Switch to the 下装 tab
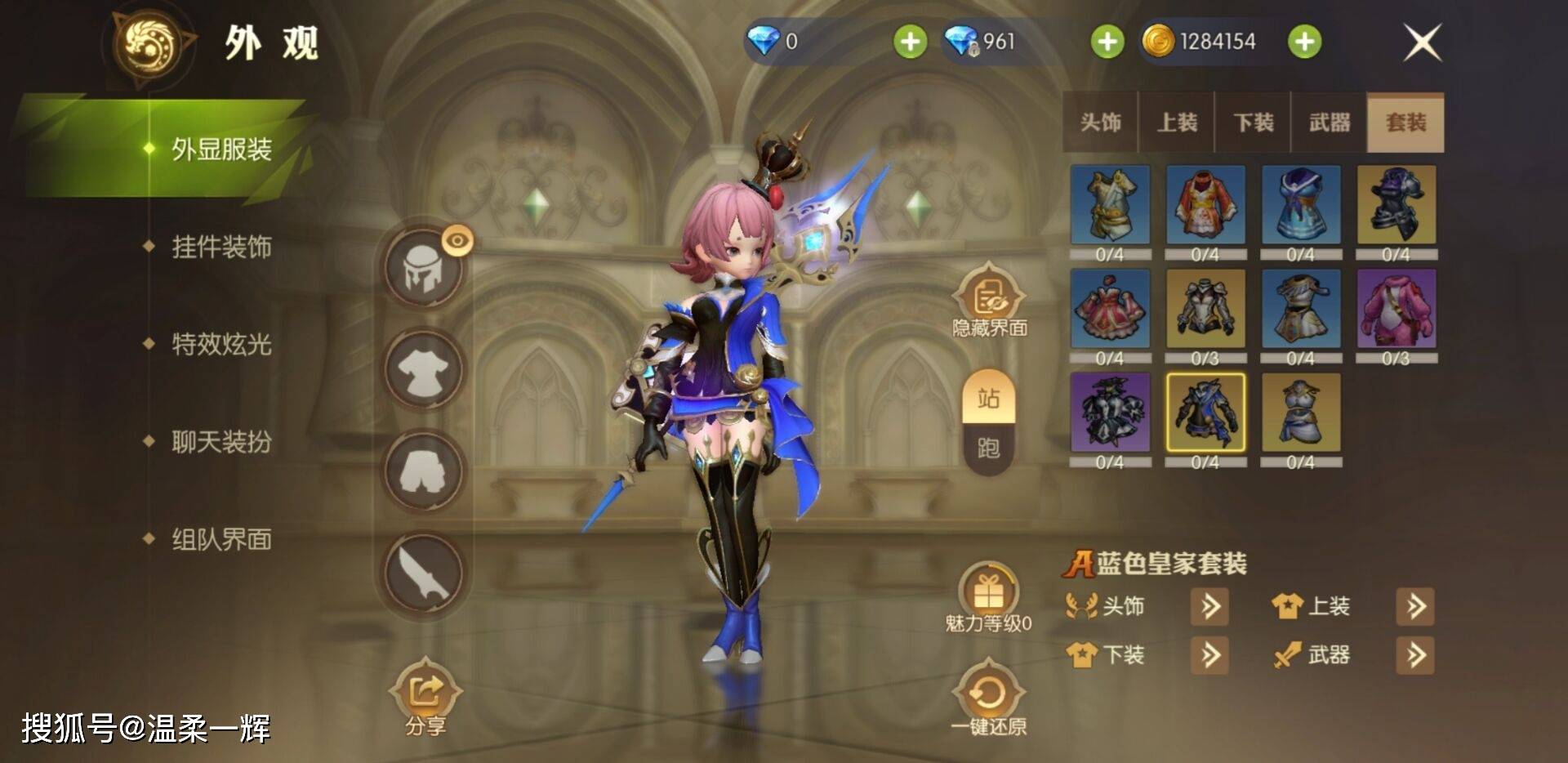The image size is (1568, 763). tap(1253, 123)
